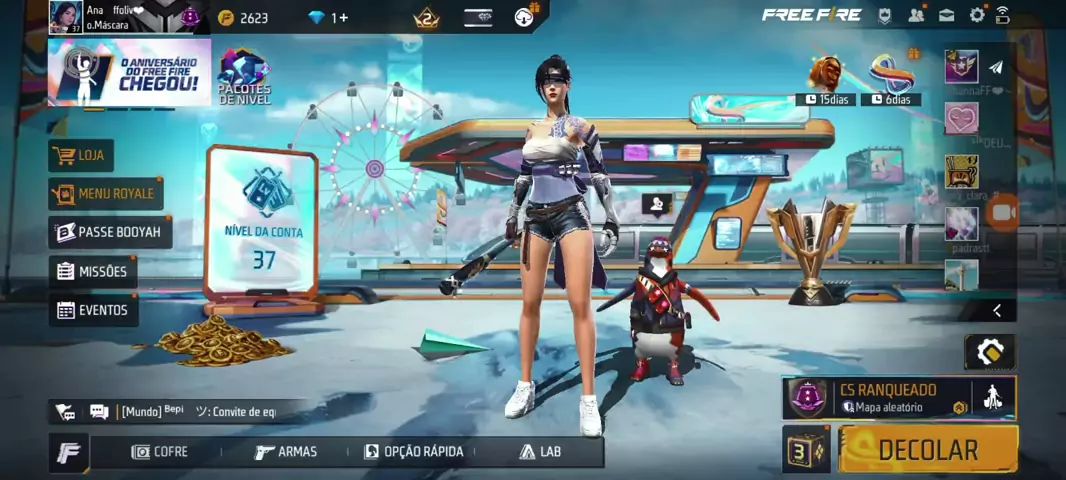Open the LOJA shop menu
Screen dimensions: 1066x480
coord(81,155)
